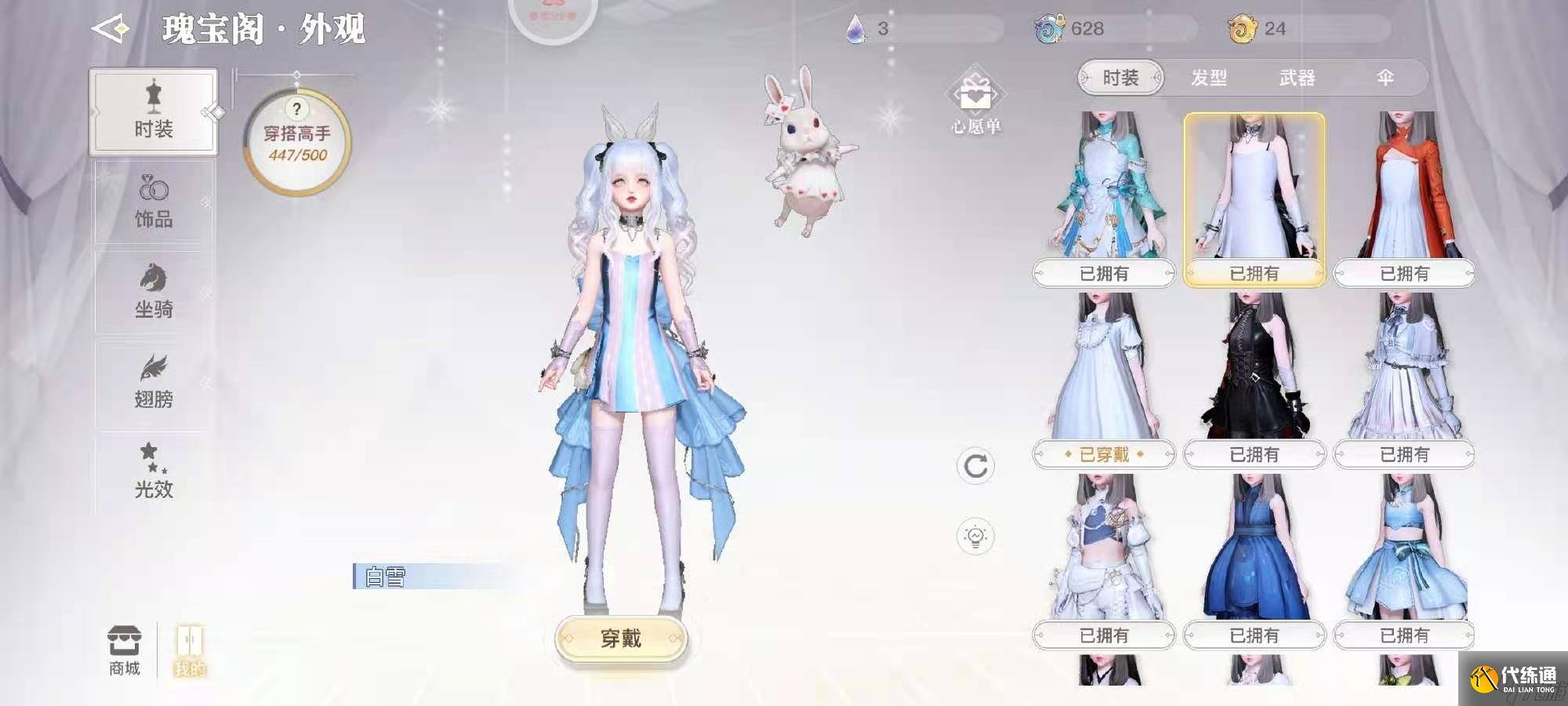
Task: Switch to the 发型 hairstyle tab
Action: coord(1211,78)
